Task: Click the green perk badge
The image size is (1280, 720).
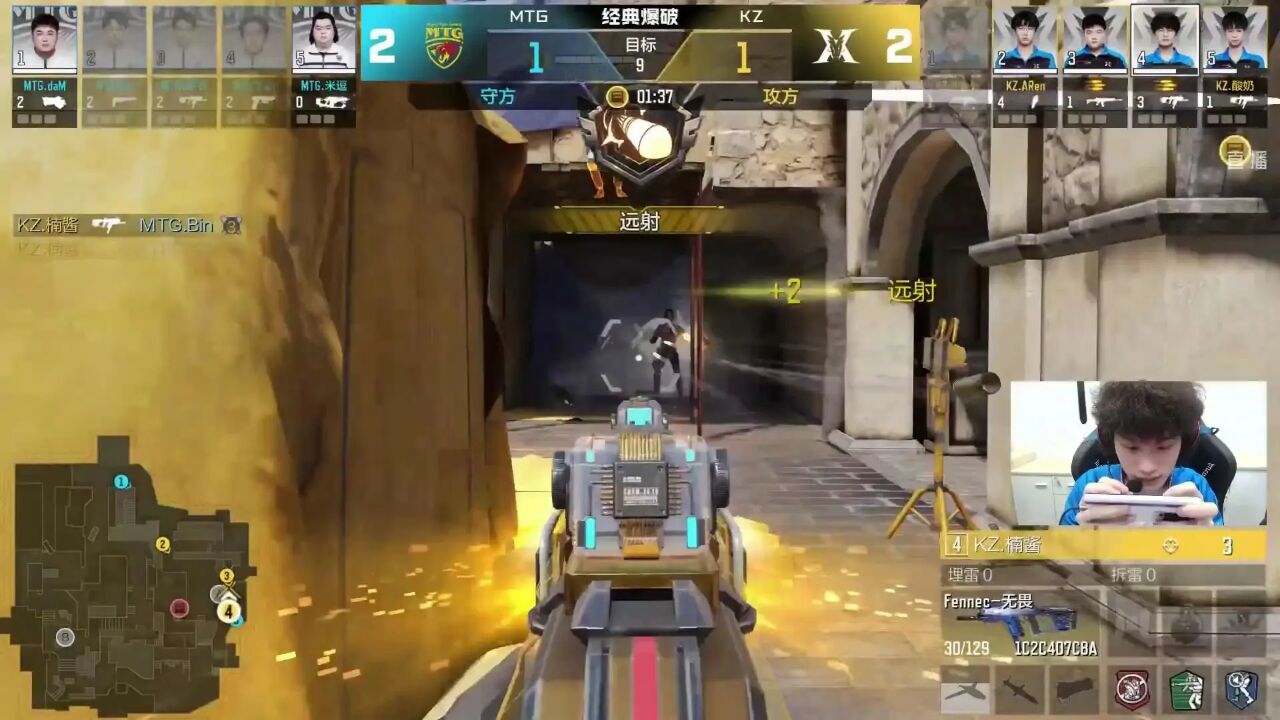Action: coord(1187,689)
